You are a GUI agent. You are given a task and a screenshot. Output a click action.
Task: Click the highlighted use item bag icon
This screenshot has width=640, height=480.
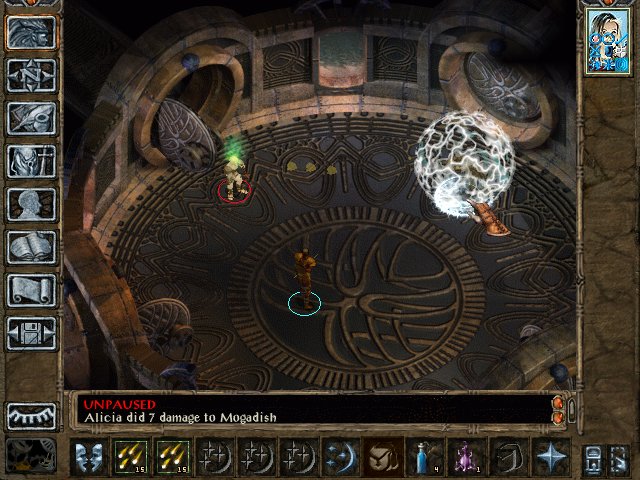pyautogui.click(x=383, y=456)
